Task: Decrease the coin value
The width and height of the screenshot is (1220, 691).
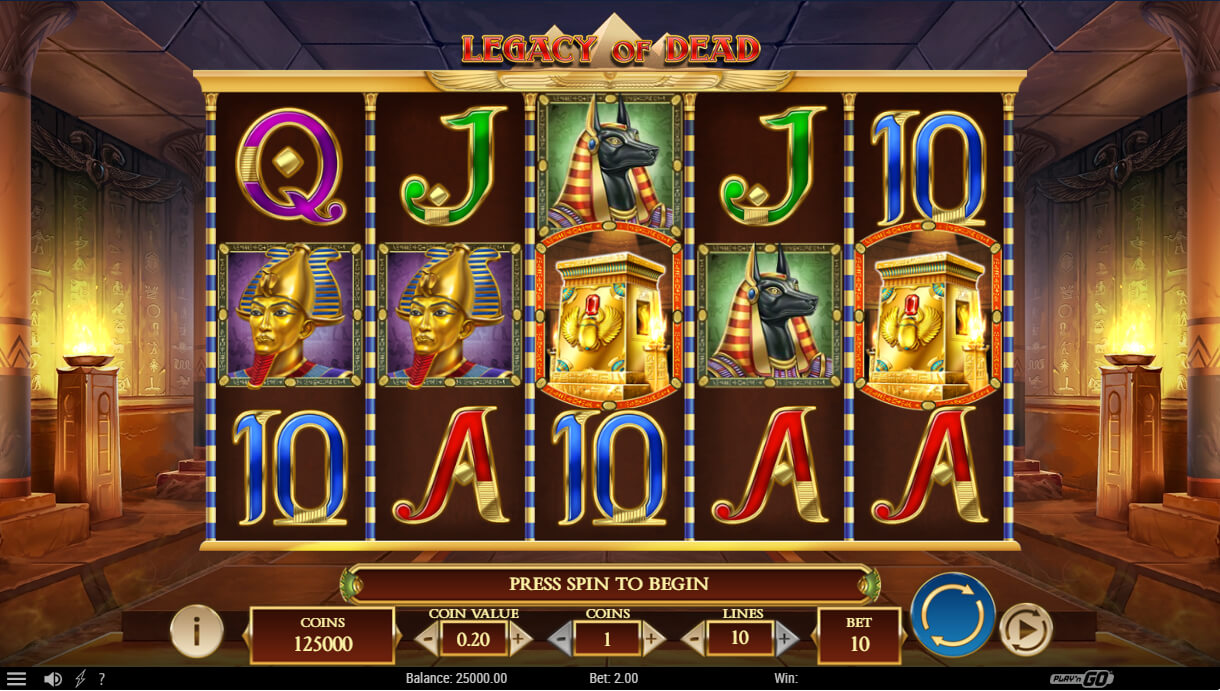Action: 428,637
